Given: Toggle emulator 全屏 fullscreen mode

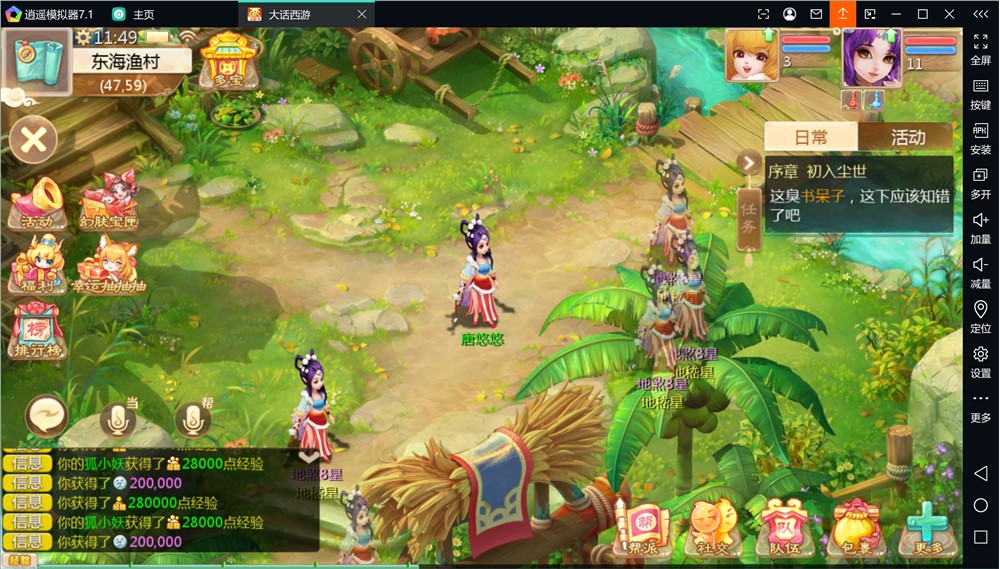Looking at the screenshot, I should coord(980,49).
